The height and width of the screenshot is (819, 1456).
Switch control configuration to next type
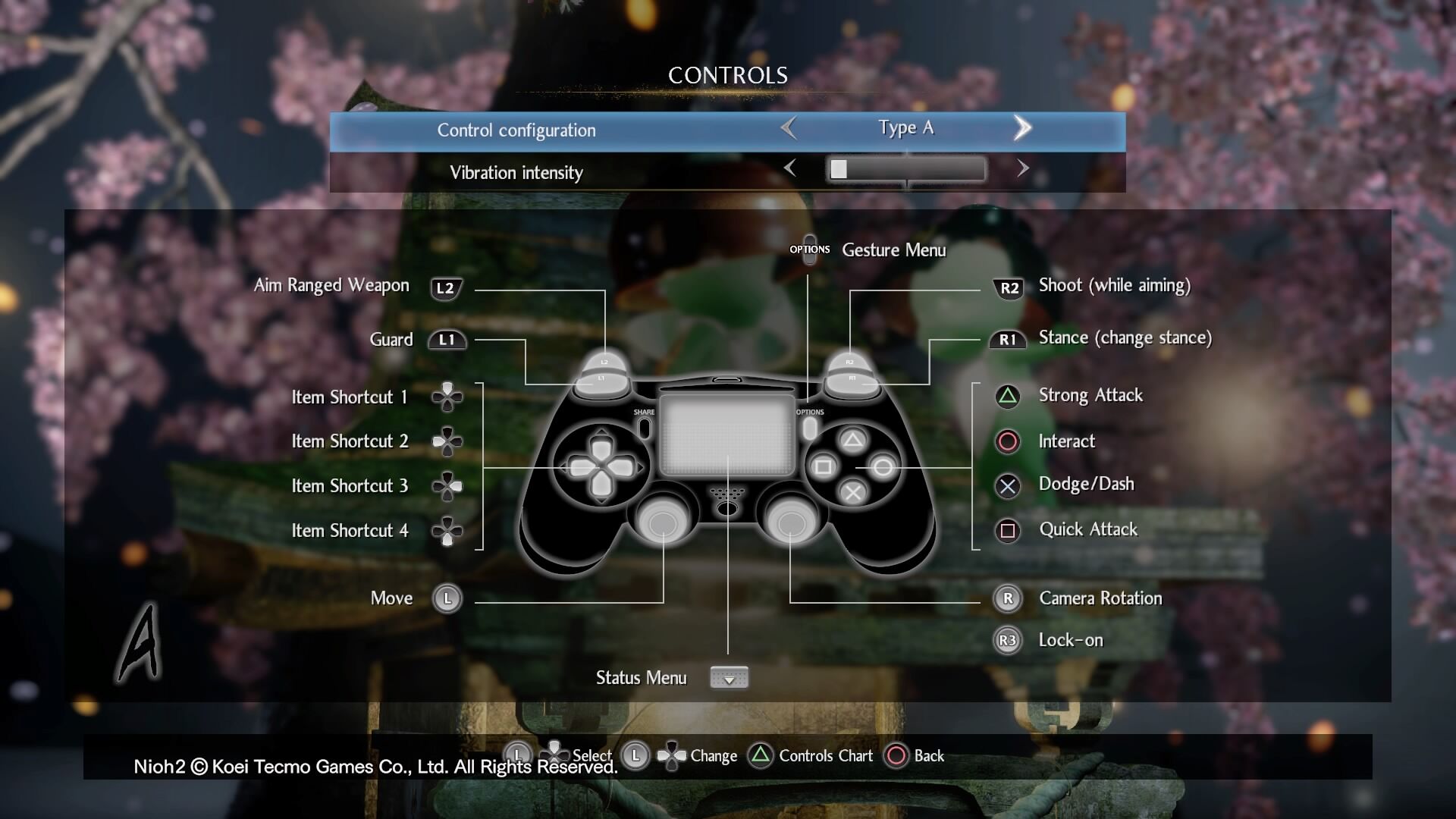click(x=1022, y=128)
